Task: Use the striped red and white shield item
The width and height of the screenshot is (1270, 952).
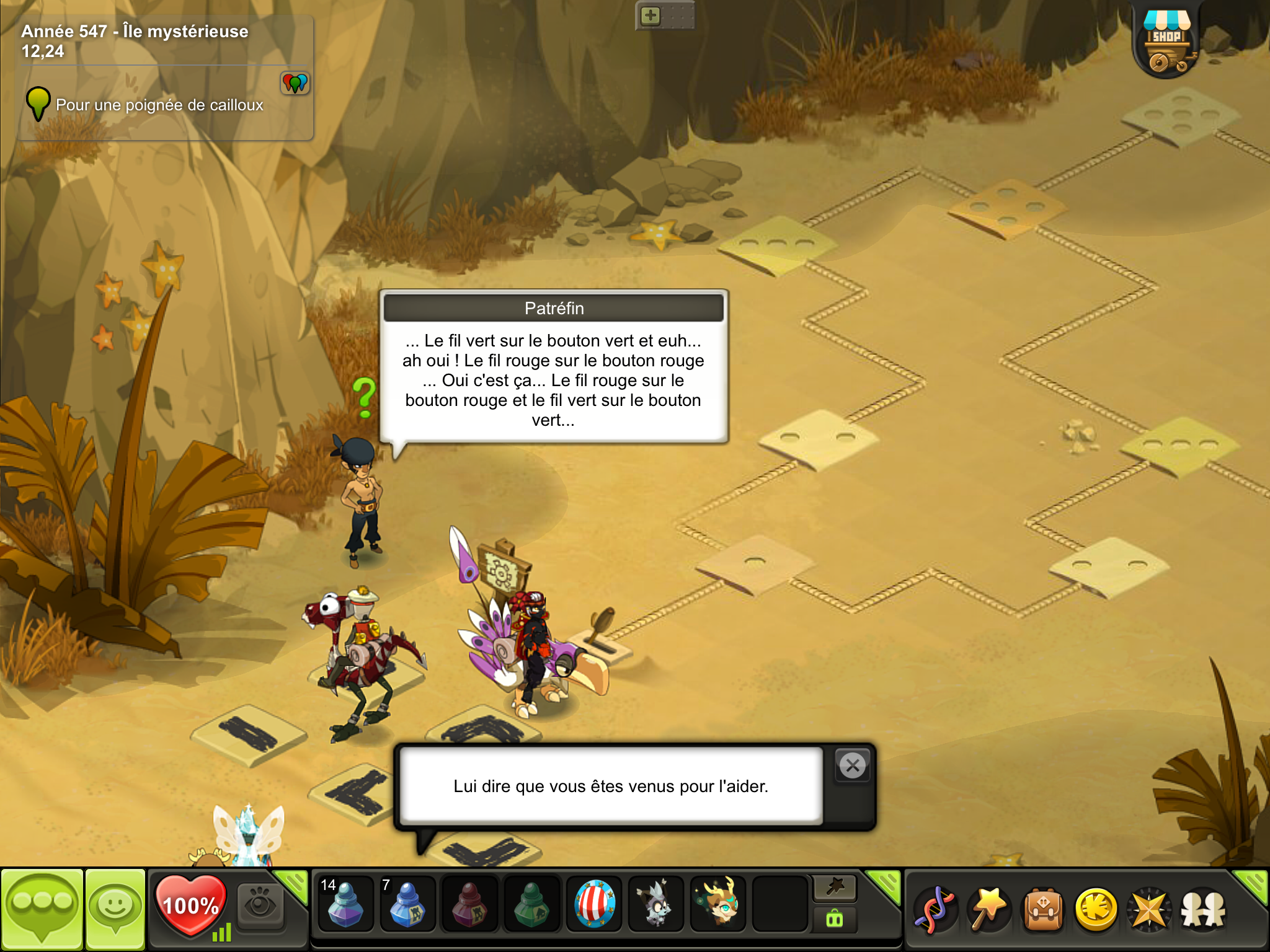Action: coord(594,904)
